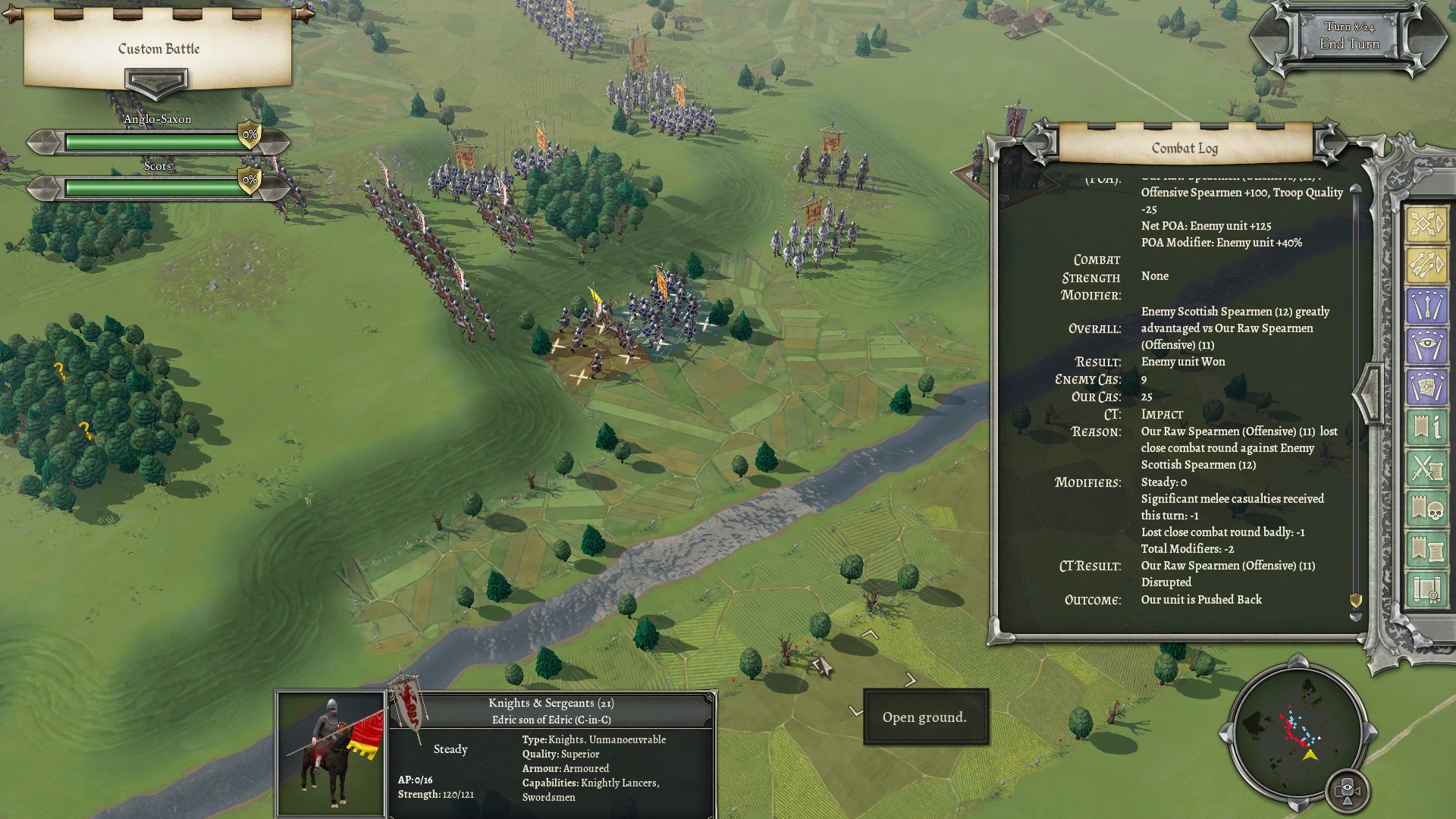Expand the Custom Battle banner arrow
This screenshot has height=819, width=1456.
(156, 82)
